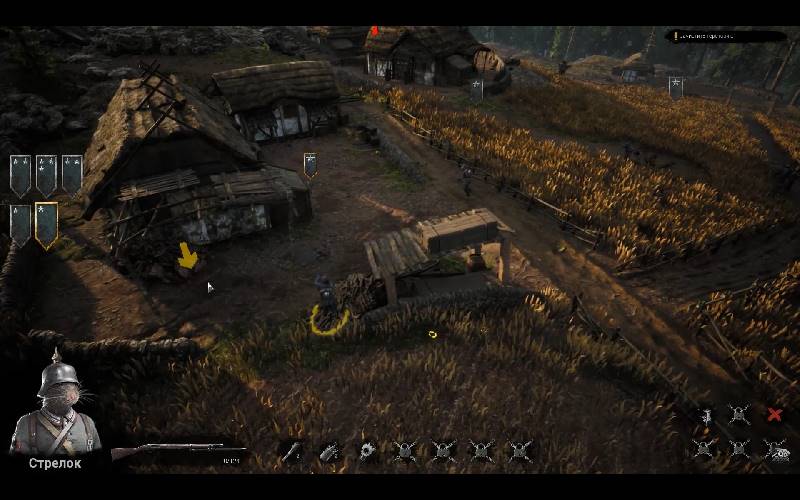Screen dimensions: 800x500
Task: Choose the stick grenade ability icon
Action: coord(291,451)
